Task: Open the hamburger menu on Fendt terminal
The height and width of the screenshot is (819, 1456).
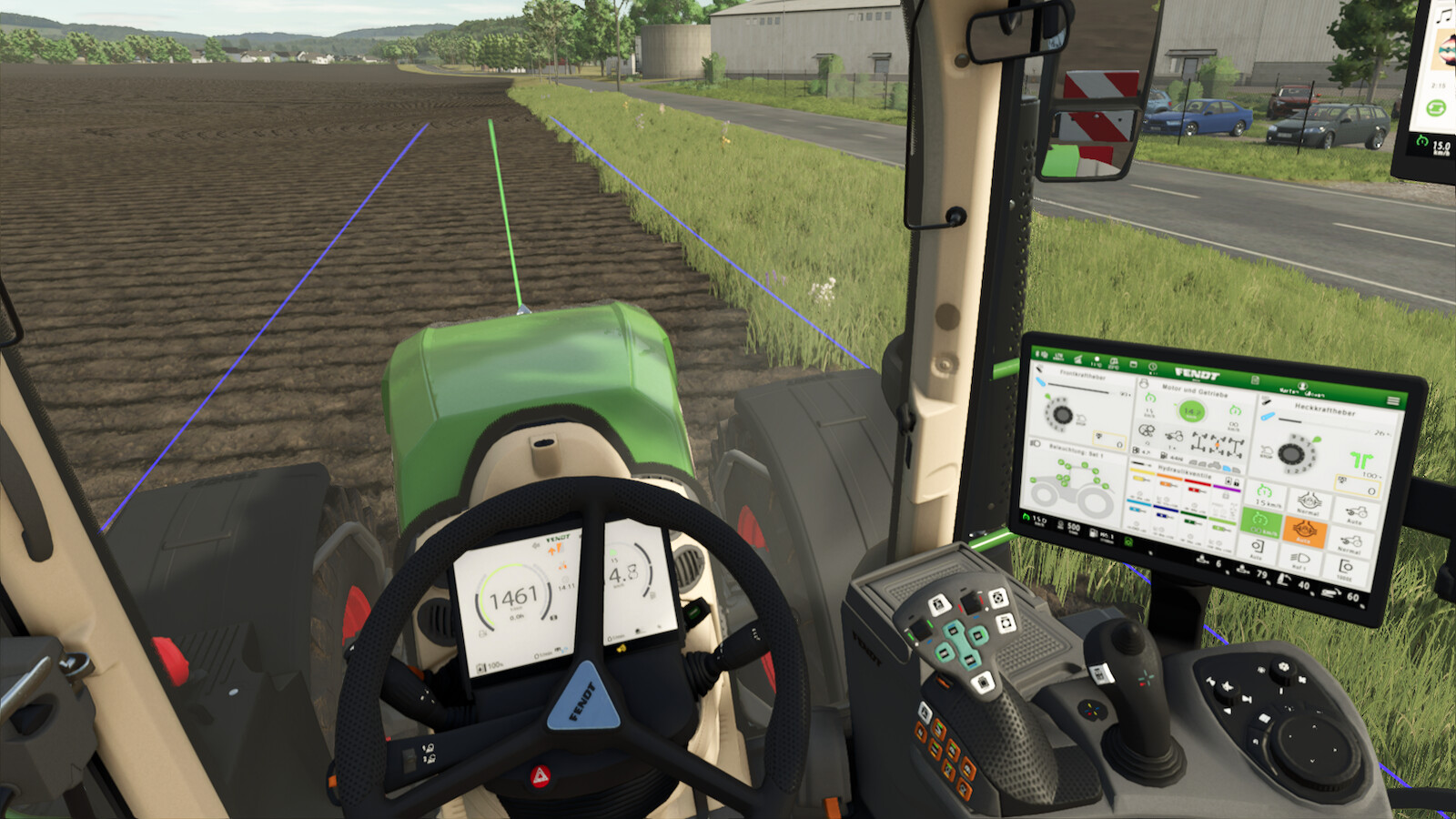Action: [x=1392, y=401]
